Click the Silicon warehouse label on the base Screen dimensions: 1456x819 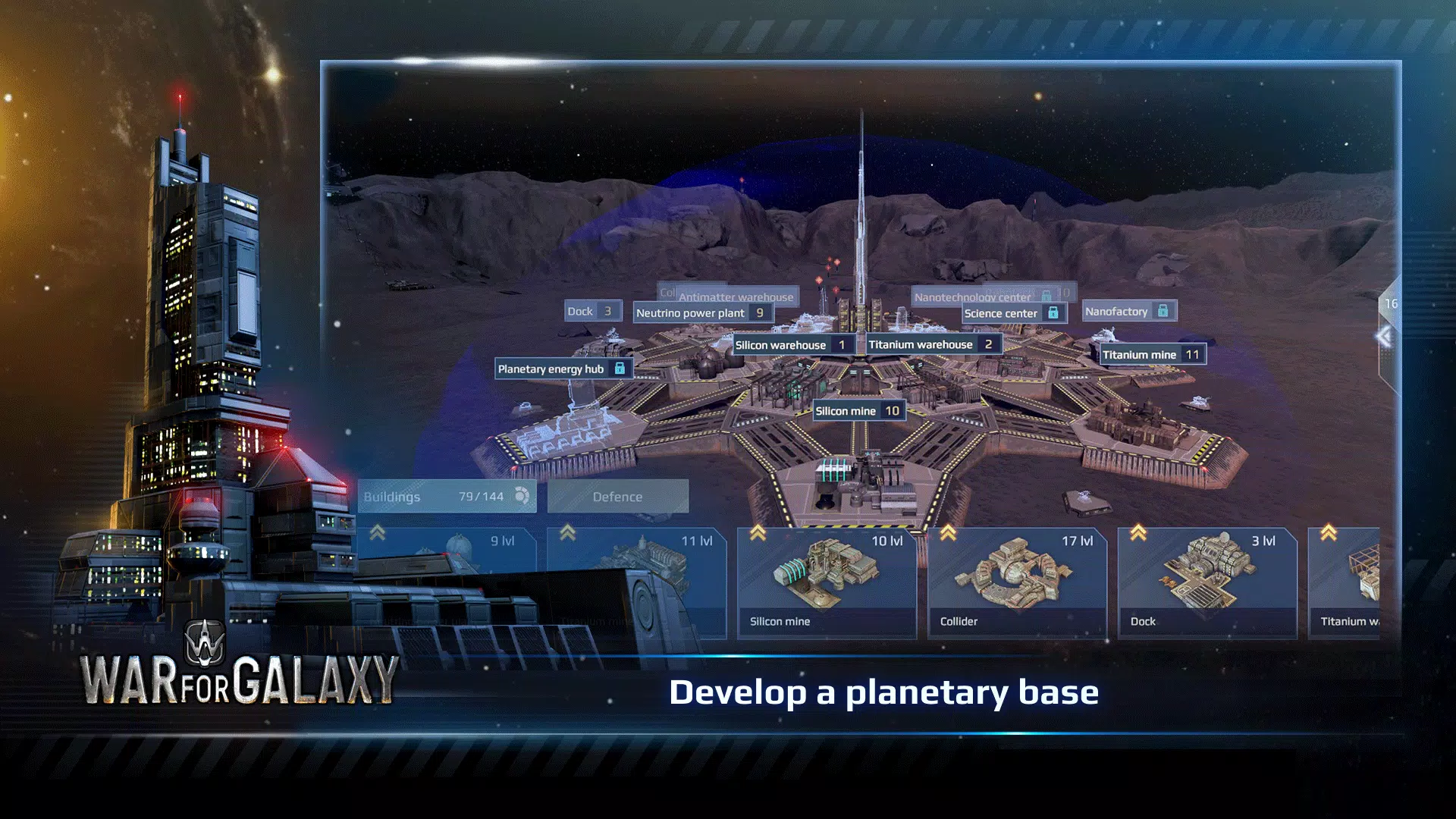[x=781, y=344]
